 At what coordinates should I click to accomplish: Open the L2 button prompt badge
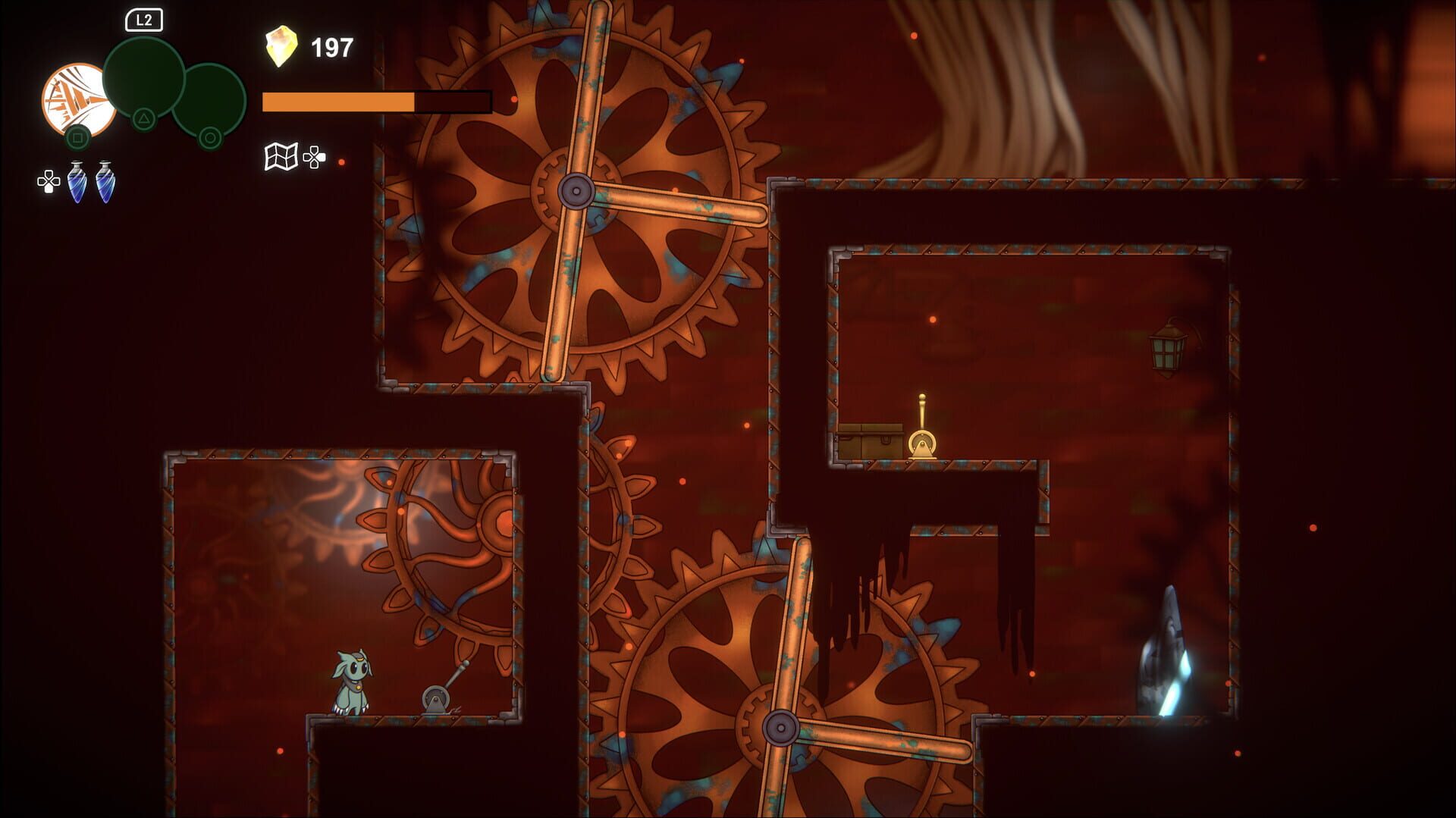tap(144, 21)
